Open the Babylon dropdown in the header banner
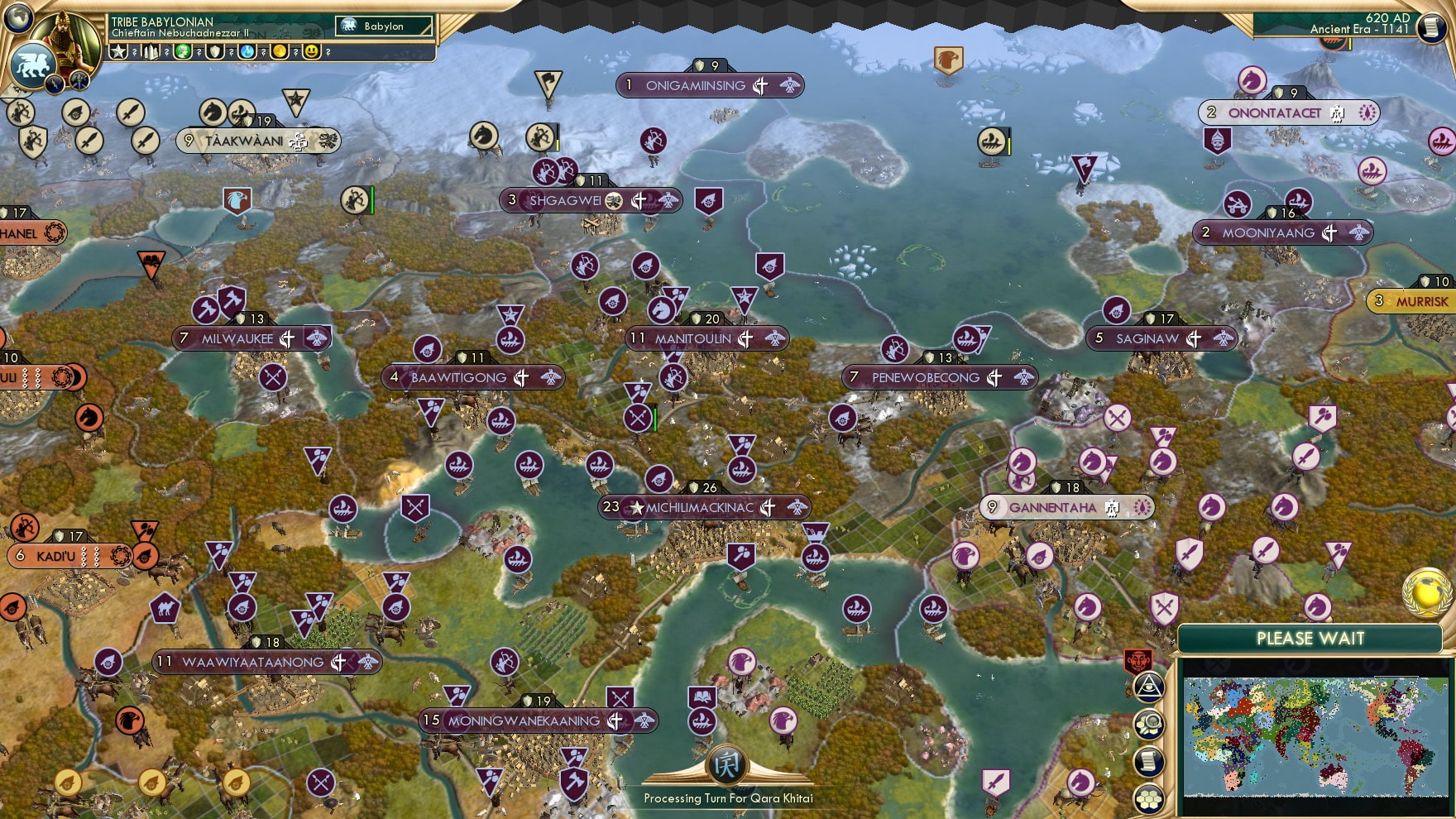1456x819 pixels. coord(383,26)
